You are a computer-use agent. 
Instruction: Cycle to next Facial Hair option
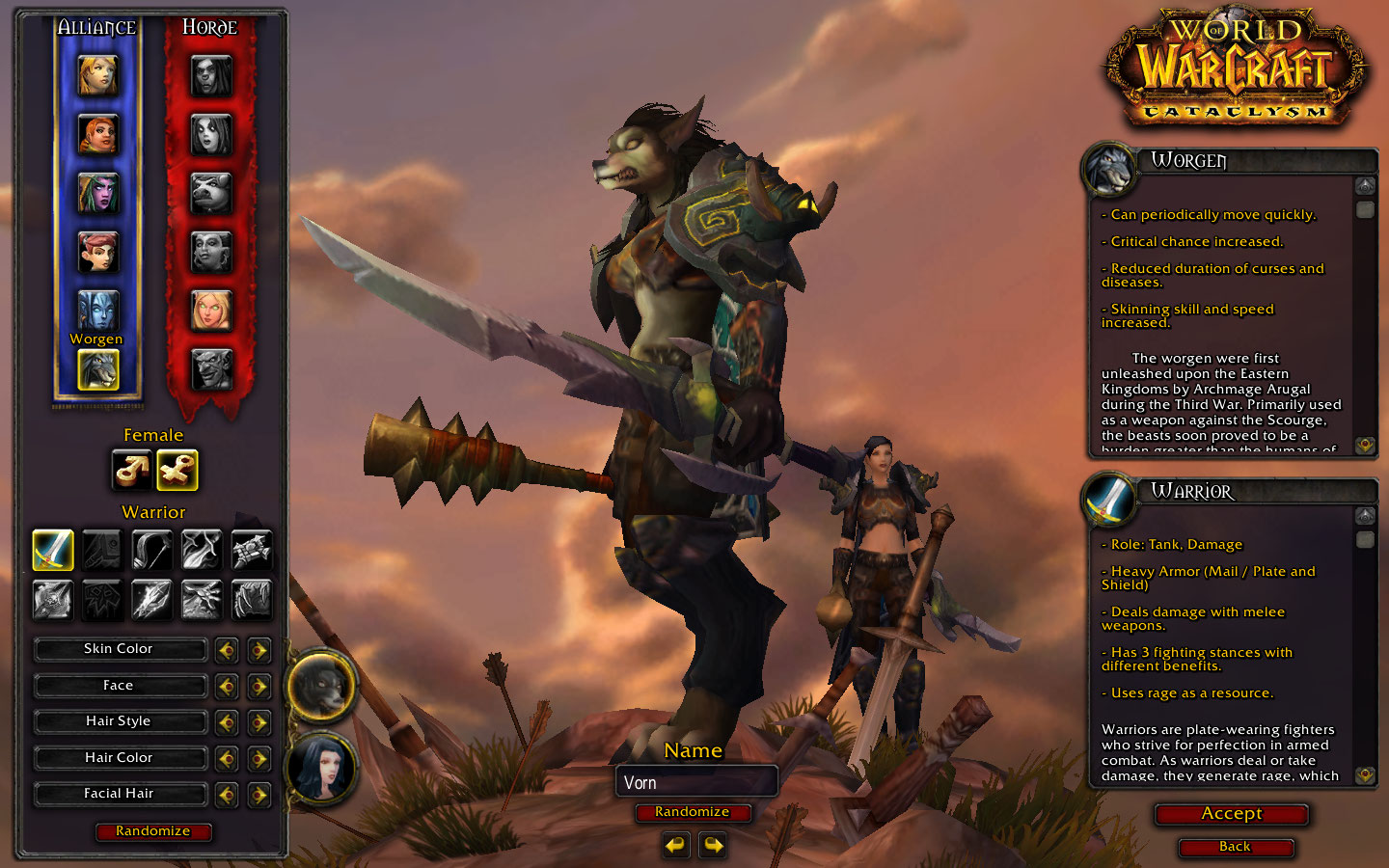coord(259,795)
